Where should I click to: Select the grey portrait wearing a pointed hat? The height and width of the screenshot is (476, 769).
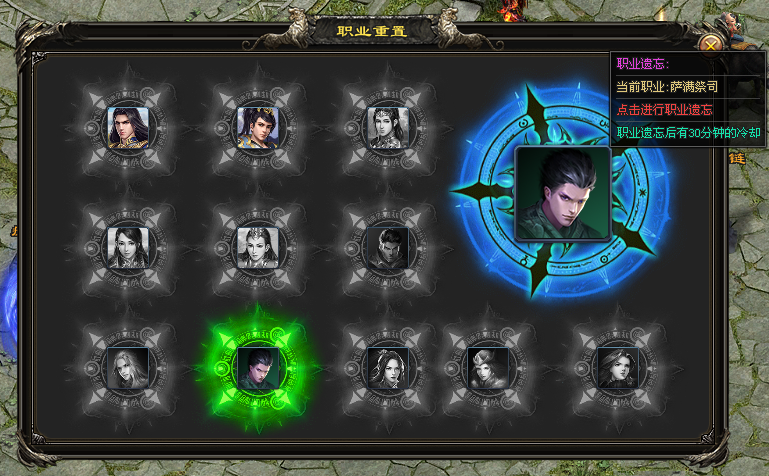click(488, 367)
